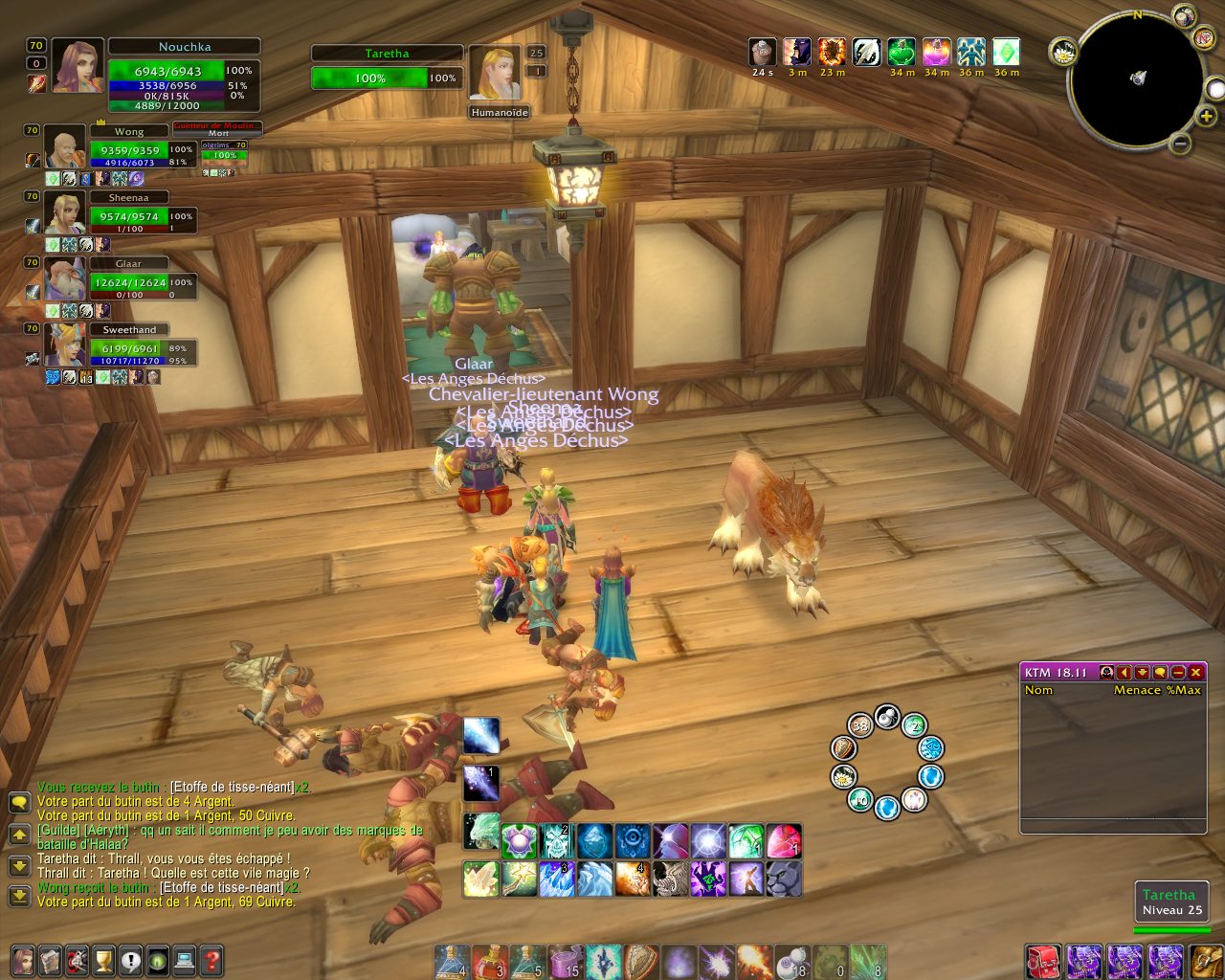Zoom out the minimap with minus button
This screenshot has height=980, width=1225.
1180,145
